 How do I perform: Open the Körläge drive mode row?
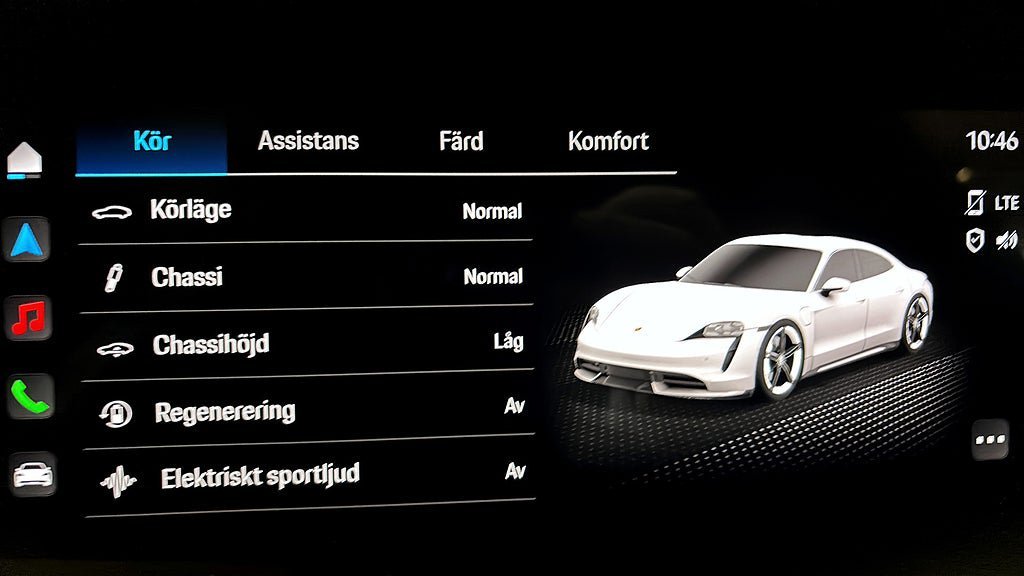306,211
